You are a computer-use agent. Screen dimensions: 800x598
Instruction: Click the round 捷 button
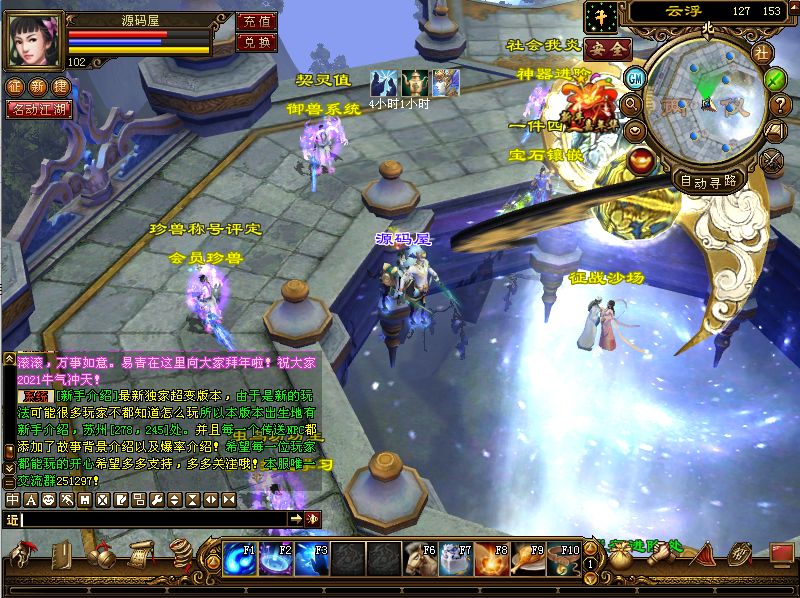click(x=60, y=87)
